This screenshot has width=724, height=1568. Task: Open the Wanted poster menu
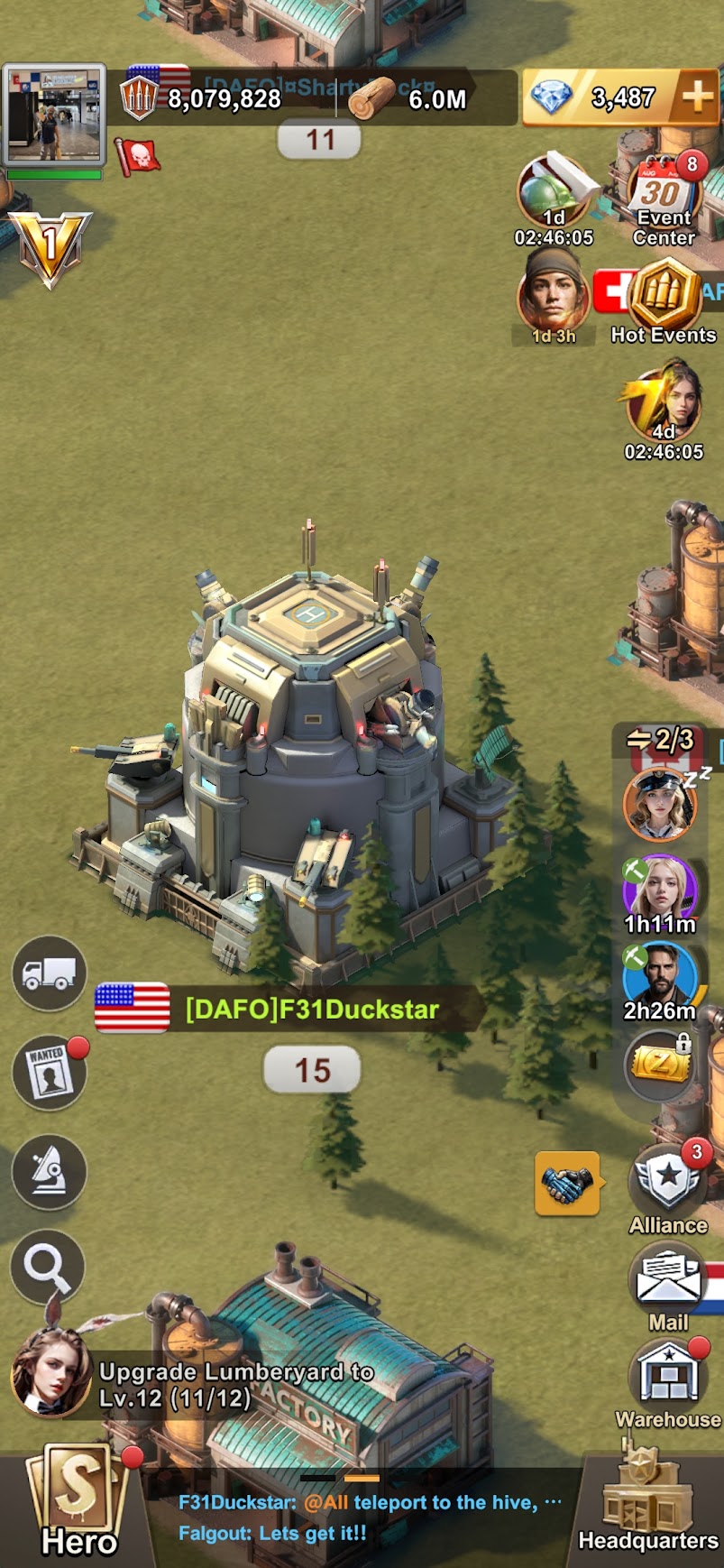50,1072
